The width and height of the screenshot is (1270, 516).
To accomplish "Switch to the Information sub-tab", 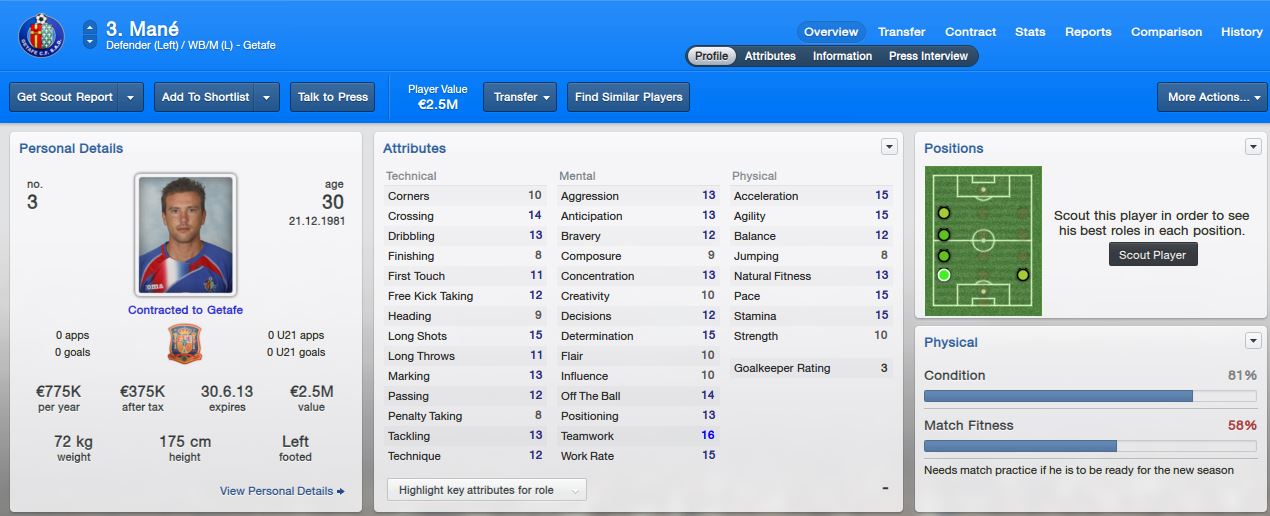I will point(842,56).
